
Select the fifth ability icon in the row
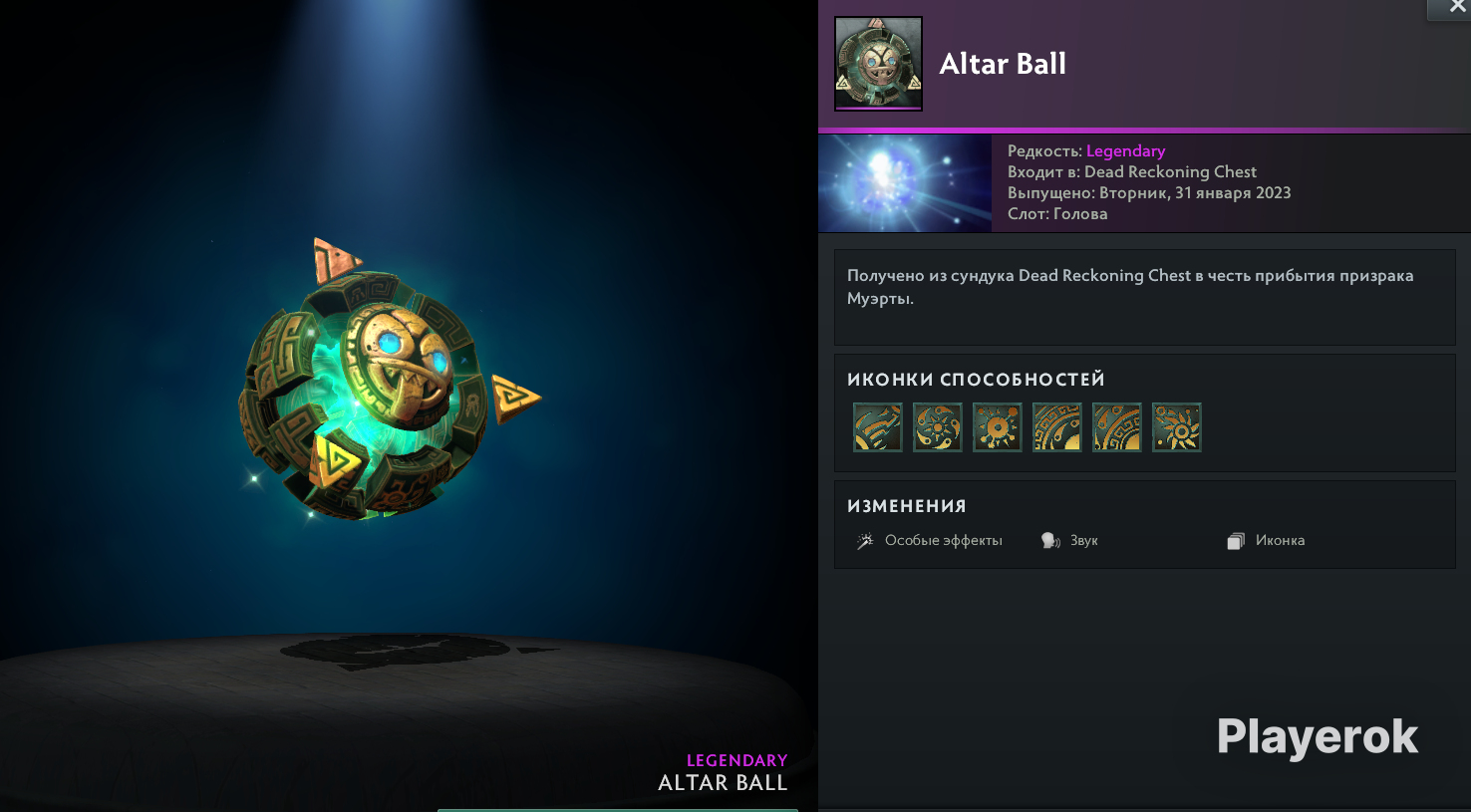[1116, 427]
